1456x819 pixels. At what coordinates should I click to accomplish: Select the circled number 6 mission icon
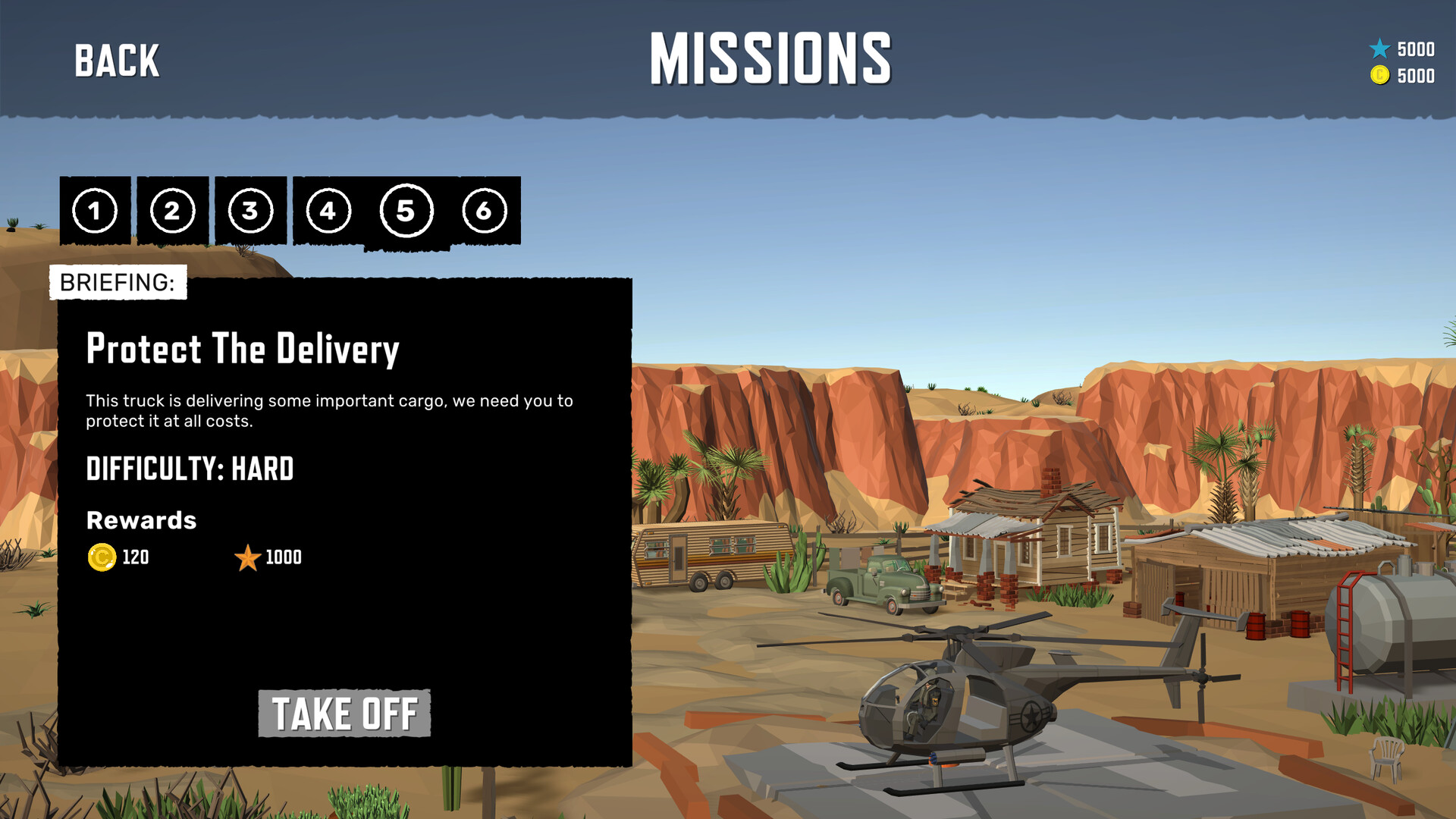(x=485, y=212)
